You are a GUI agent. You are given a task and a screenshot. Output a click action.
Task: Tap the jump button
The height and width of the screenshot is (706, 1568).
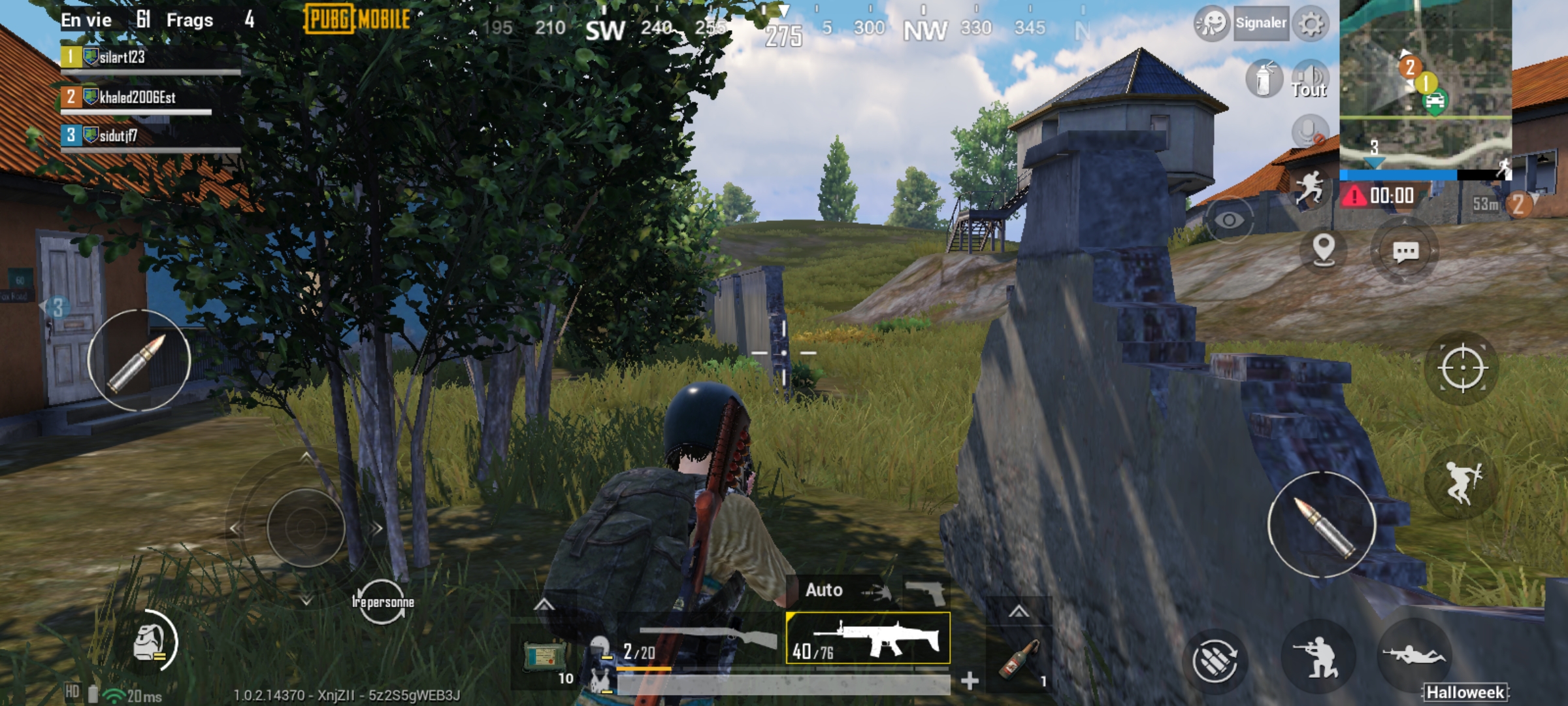pyautogui.click(x=1462, y=483)
